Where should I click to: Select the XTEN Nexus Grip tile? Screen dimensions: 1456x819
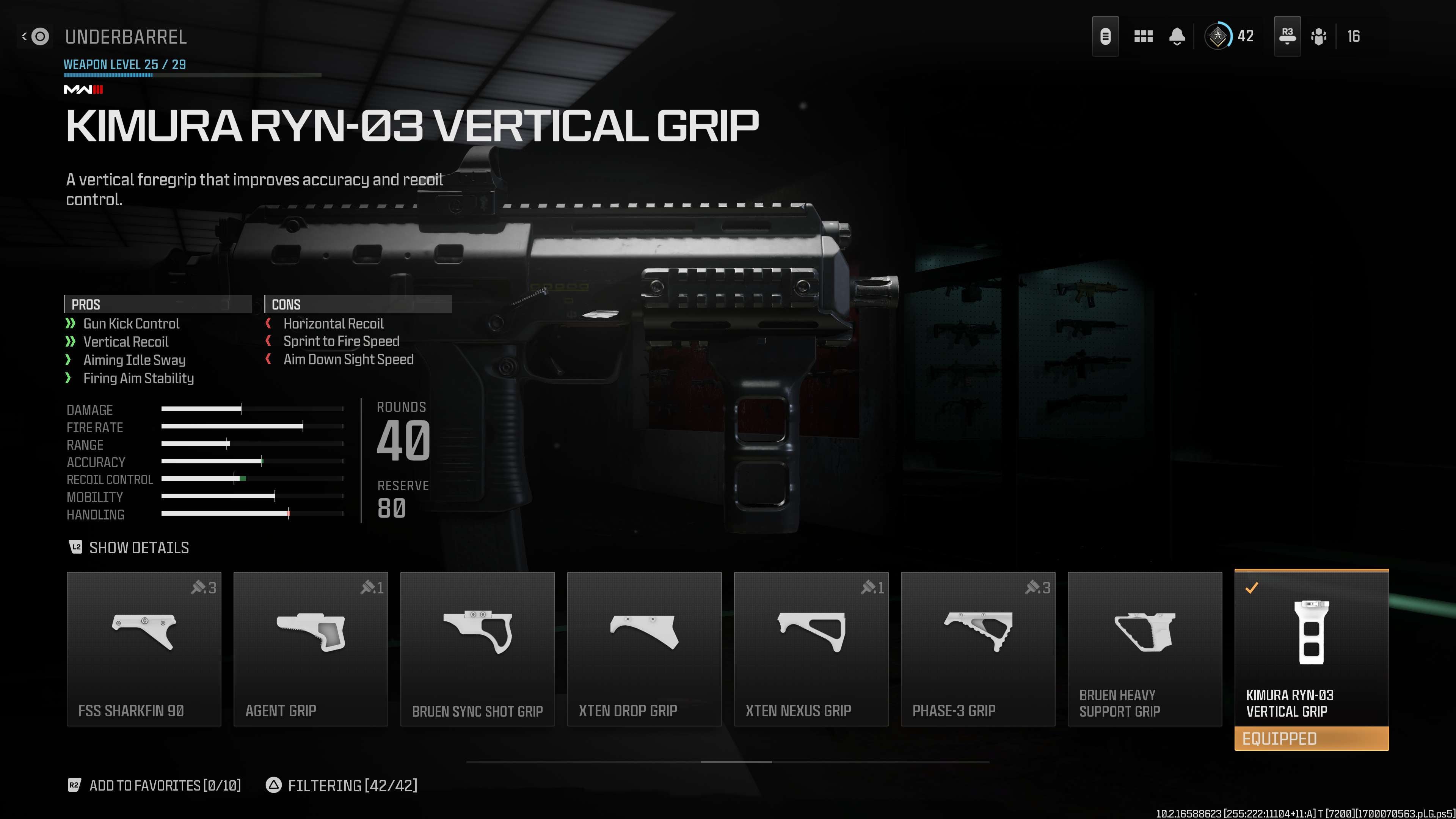pyautogui.click(x=811, y=648)
